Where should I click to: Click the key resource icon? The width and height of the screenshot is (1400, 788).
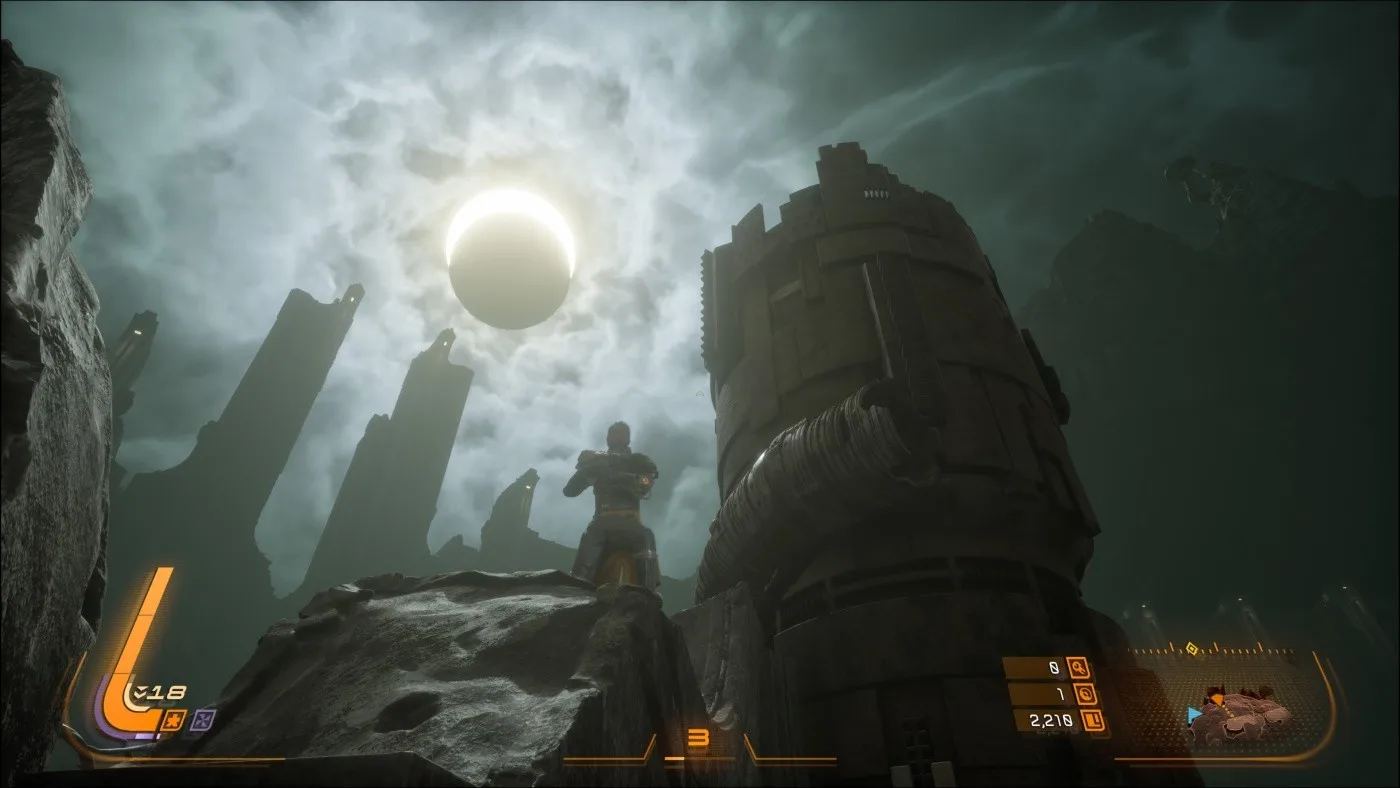(1078, 668)
